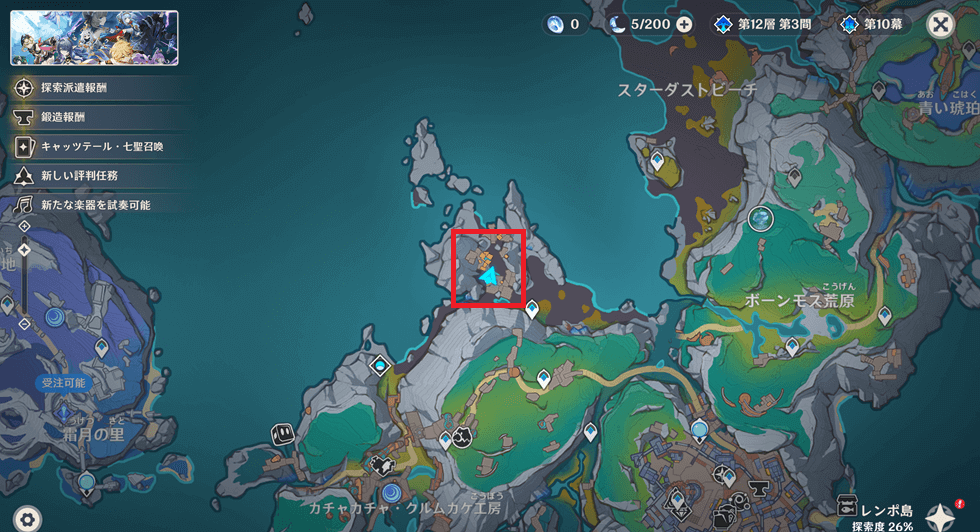Click the plus button beside 5/200 resin
The height and width of the screenshot is (532, 980).
pos(684,25)
